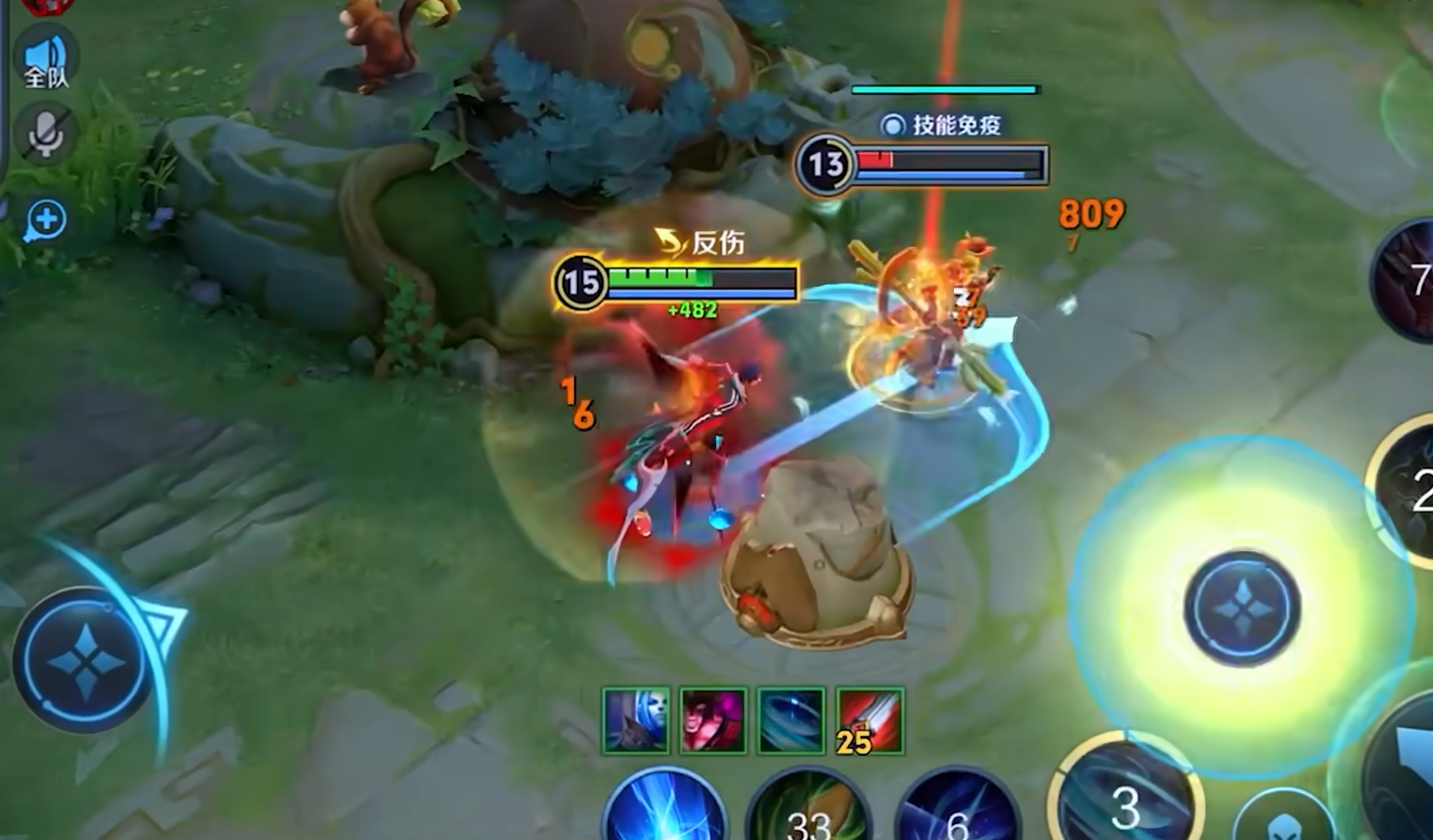Activate the dark blue ability showing 6
This screenshot has width=1433, height=840.
(x=957, y=809)
